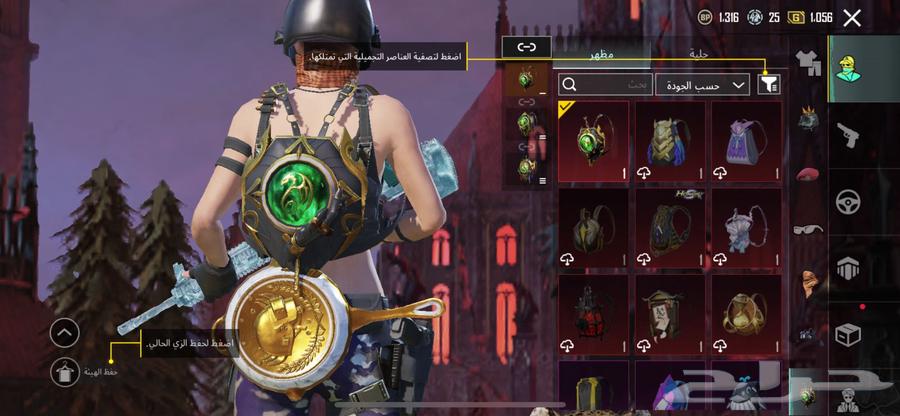Save the current outfit with the hanger button

[64, 372]
